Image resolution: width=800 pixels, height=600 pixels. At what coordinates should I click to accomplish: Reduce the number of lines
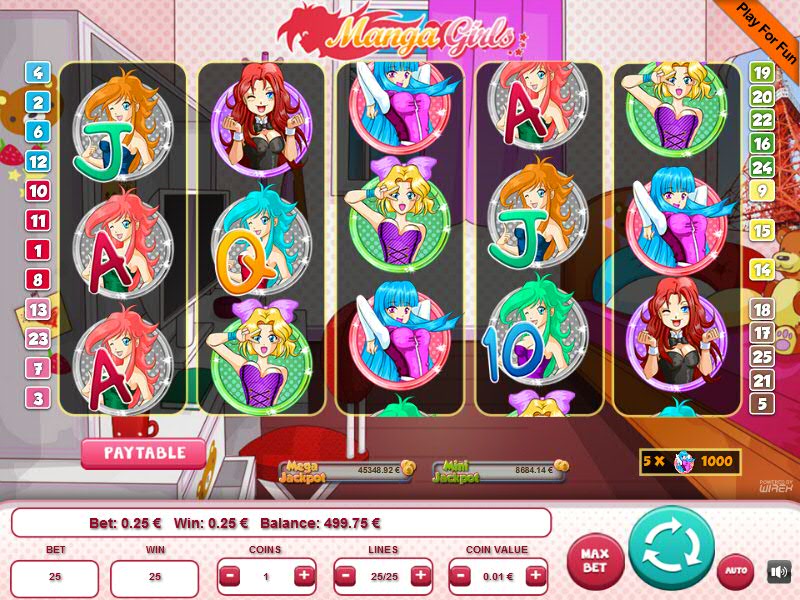pyautogui.click(x=346, y=576)
